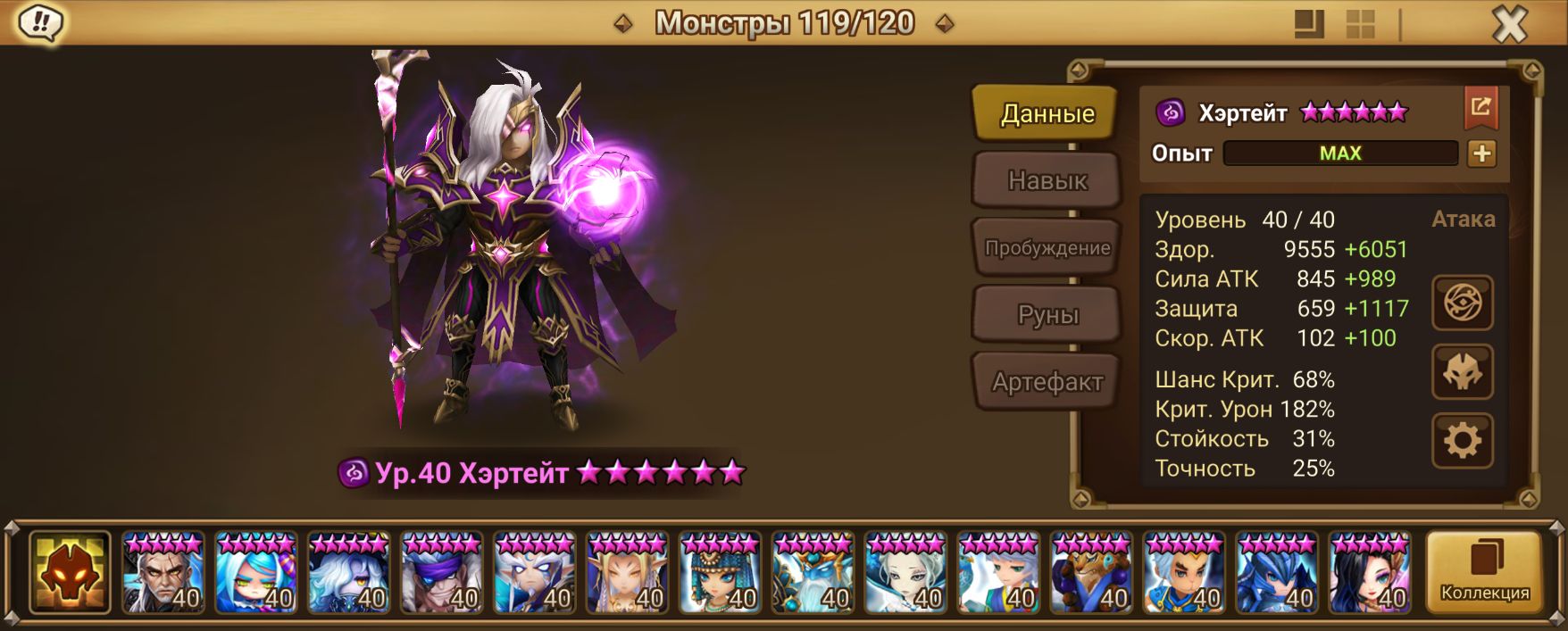Switch to the single-panel view layout

[1310, 24]
